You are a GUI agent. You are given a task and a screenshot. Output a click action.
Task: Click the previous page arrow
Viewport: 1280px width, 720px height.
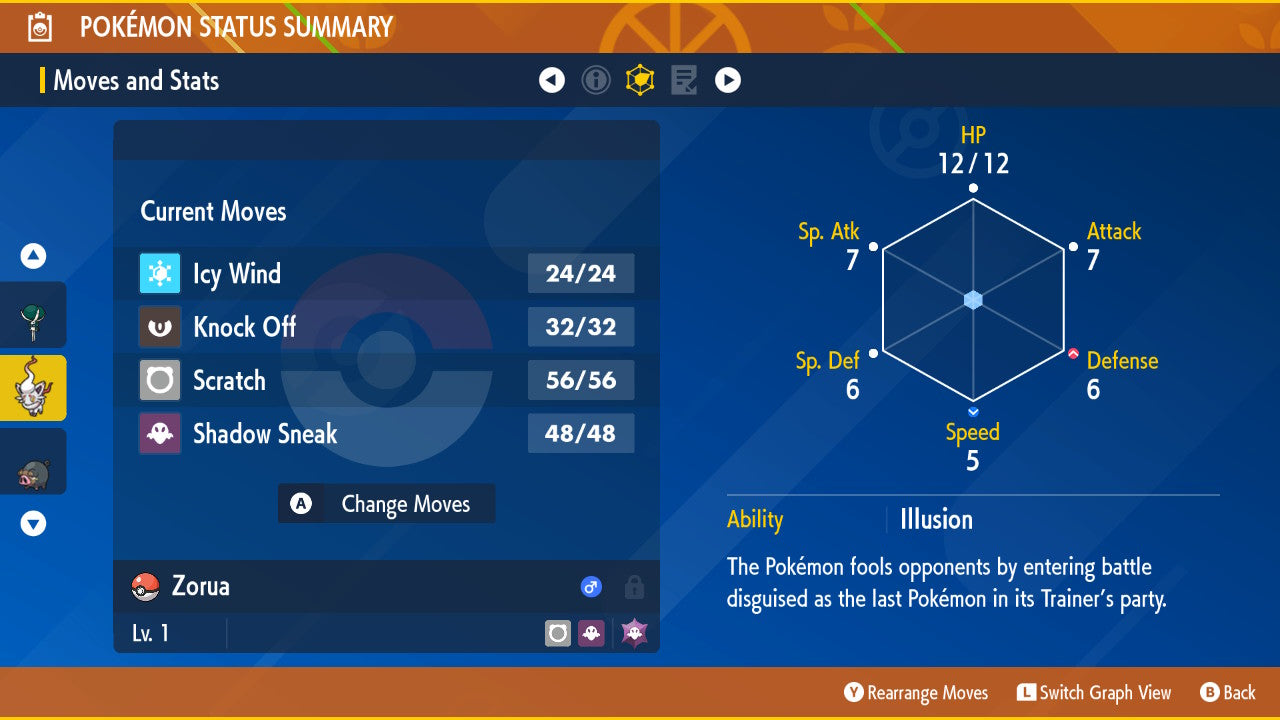coord(552,79)
